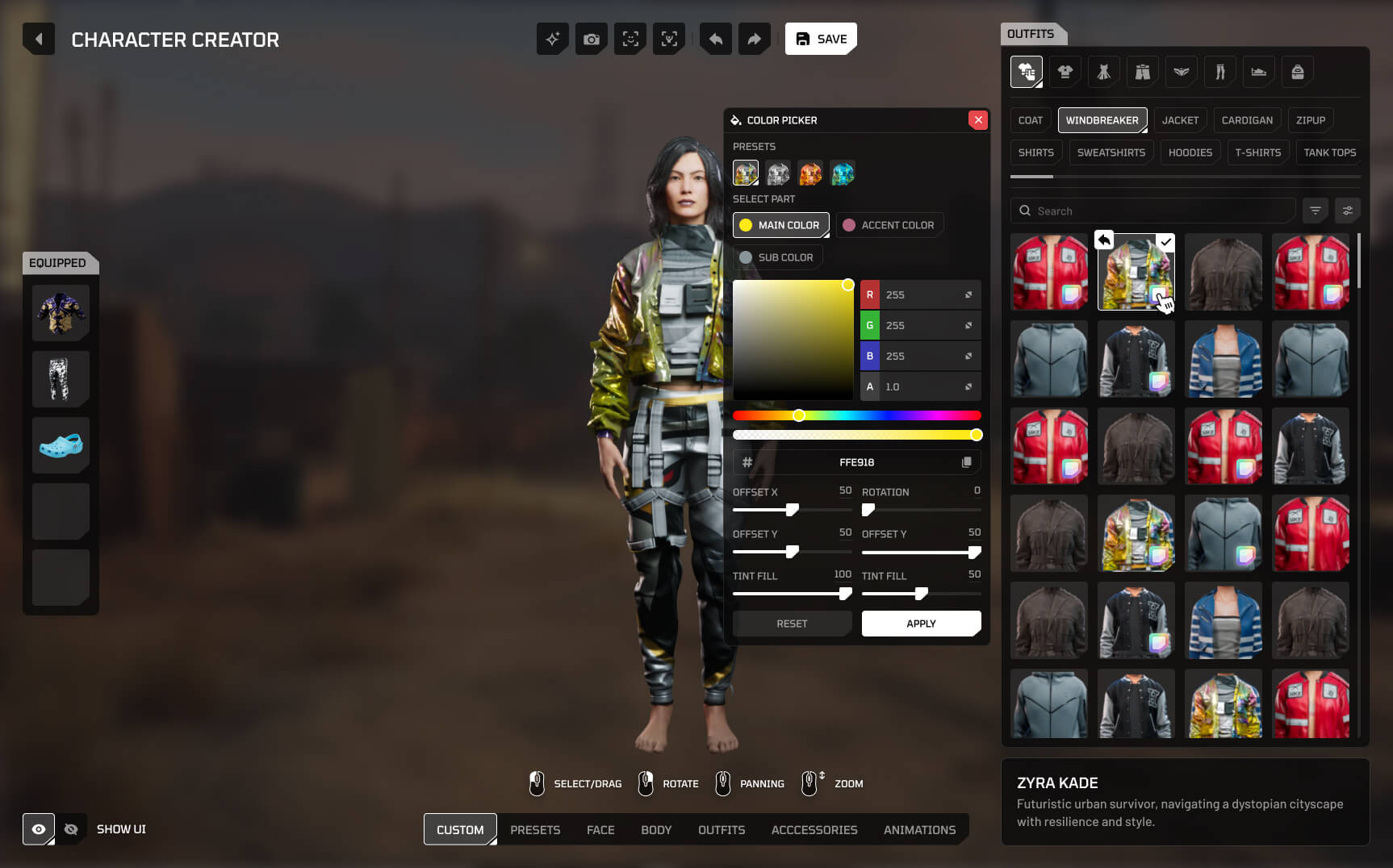The height and width of the screenshot is (868, 1393).
Task: Select the Sub Color part
Action: coord(776,257)
